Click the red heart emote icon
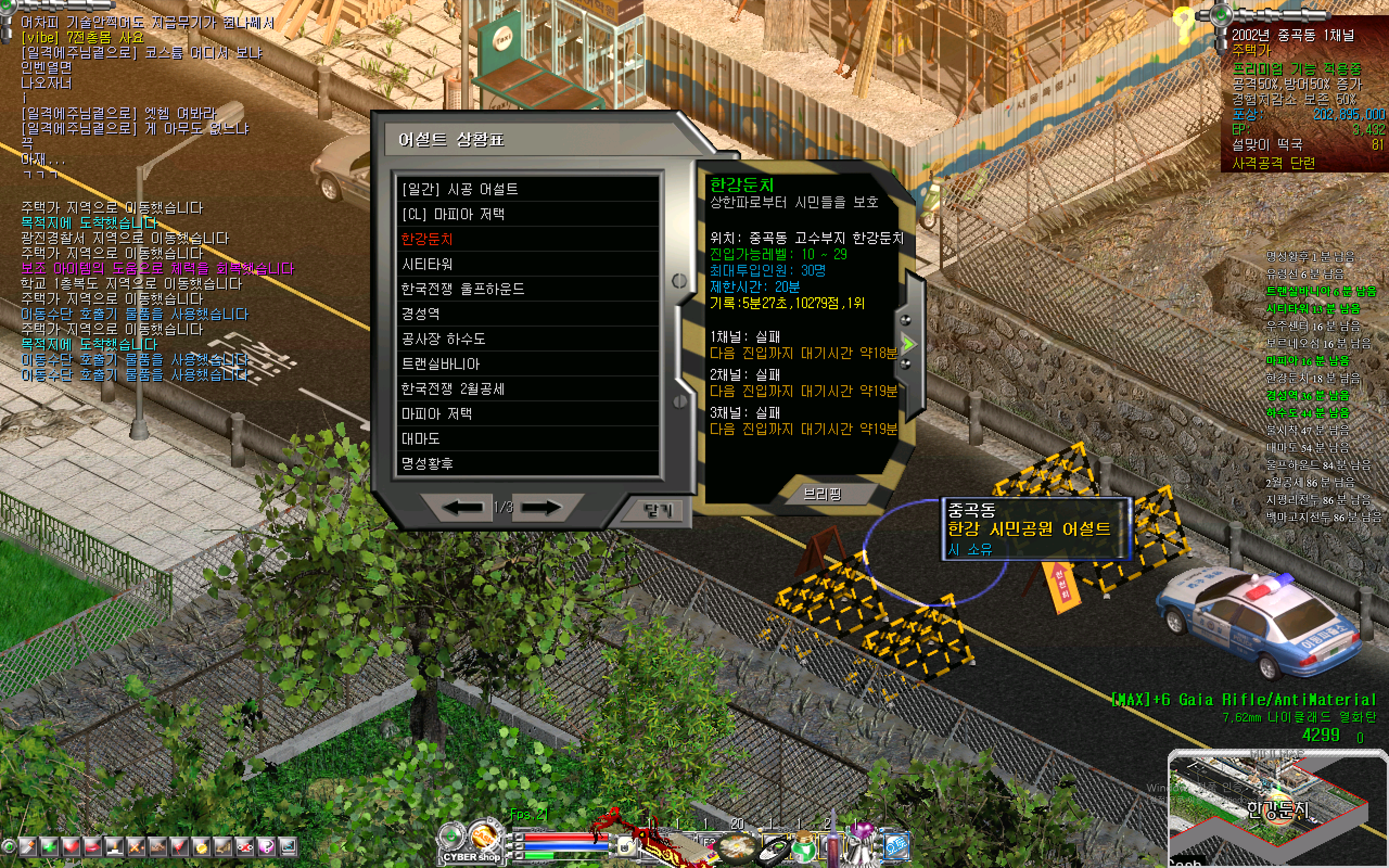Screen dimensions: 1389x868 click(71, 846)
